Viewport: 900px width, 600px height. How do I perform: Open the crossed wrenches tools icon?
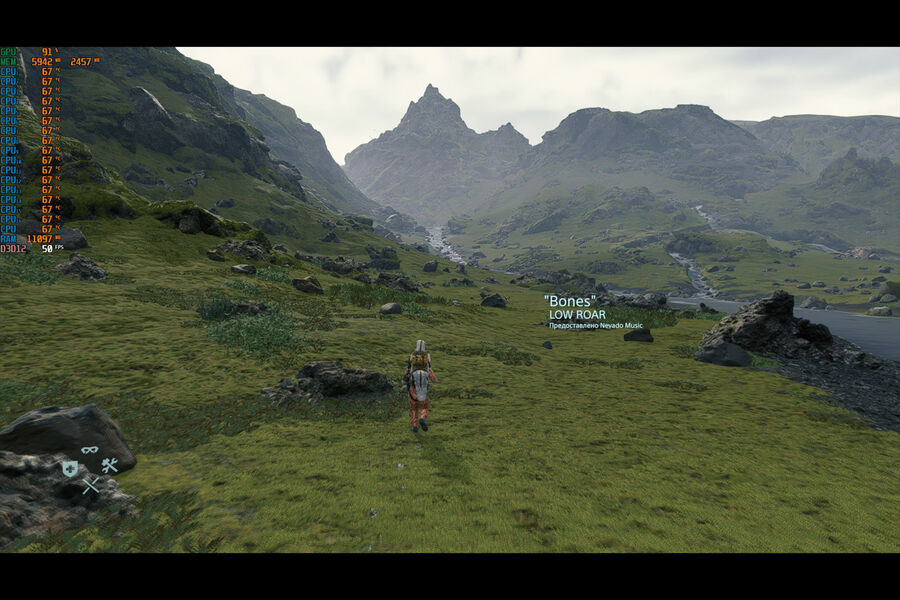[x=110, y=465]
